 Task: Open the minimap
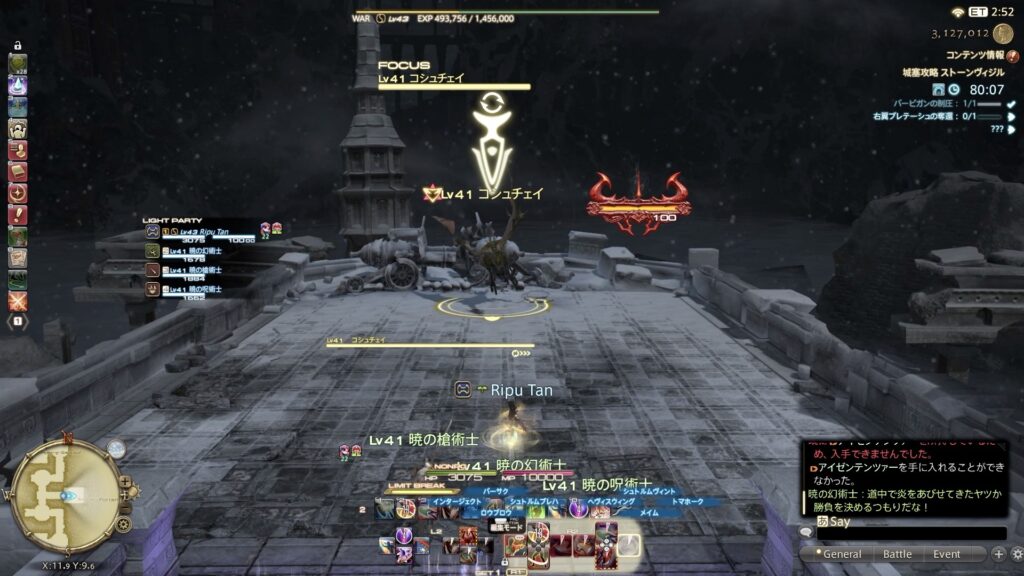(67, 494)
